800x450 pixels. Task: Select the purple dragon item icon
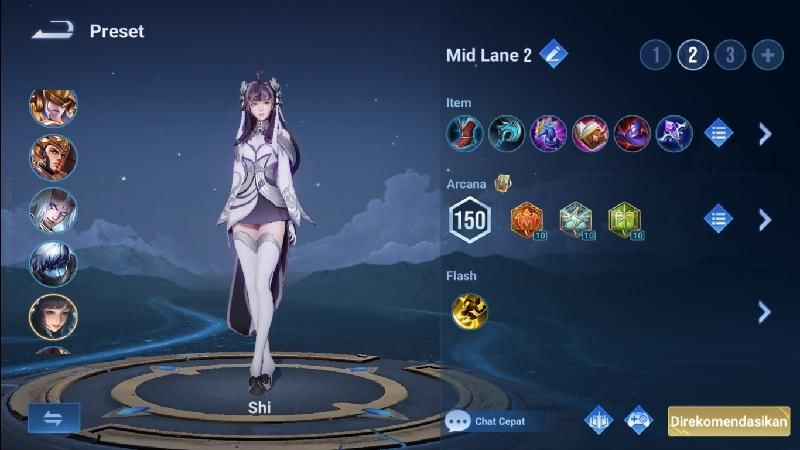pyautogui.click(x=548, y=134)
